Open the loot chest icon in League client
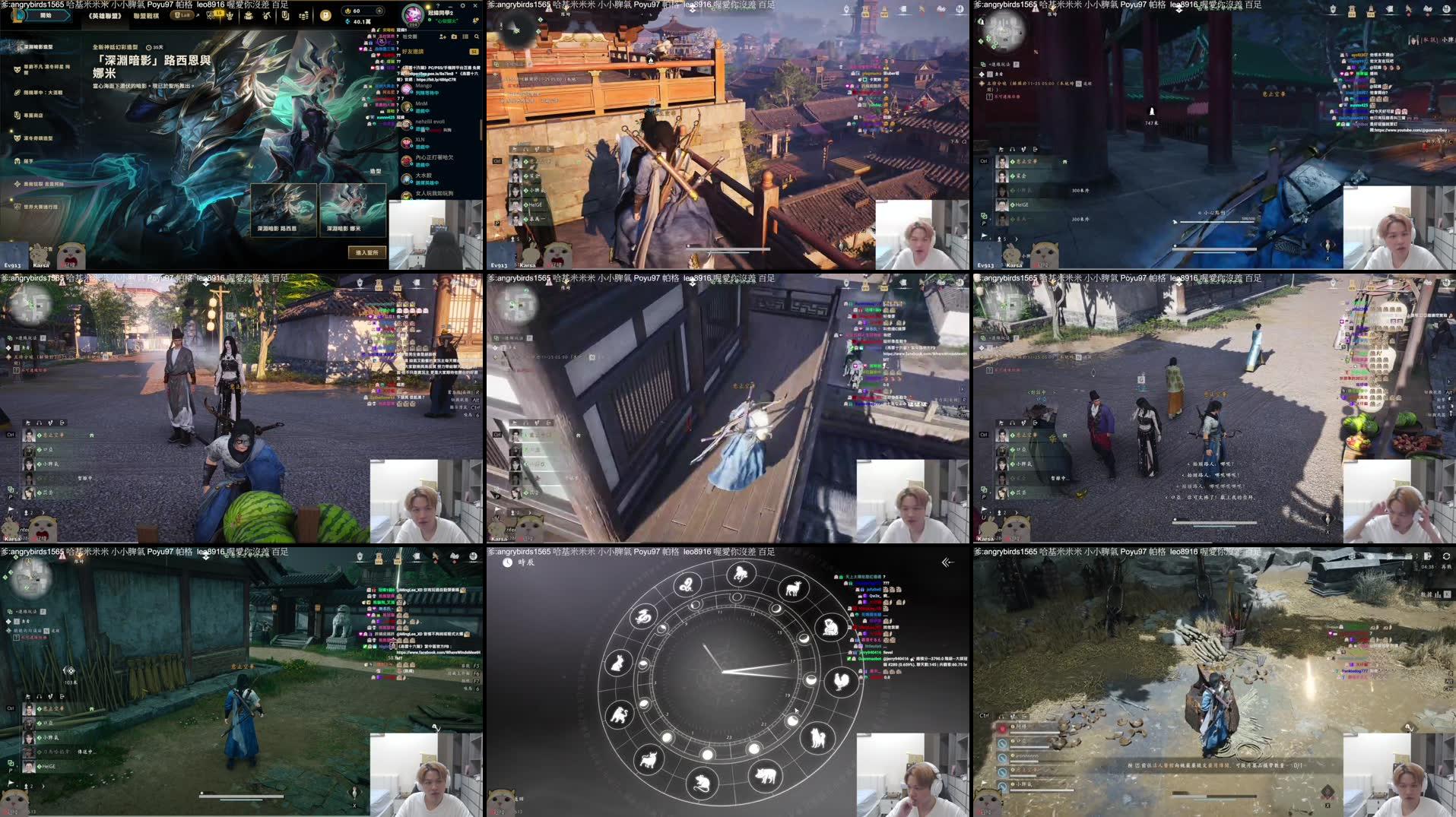The width and height of the screenshot is (1456, 817). 249,17
